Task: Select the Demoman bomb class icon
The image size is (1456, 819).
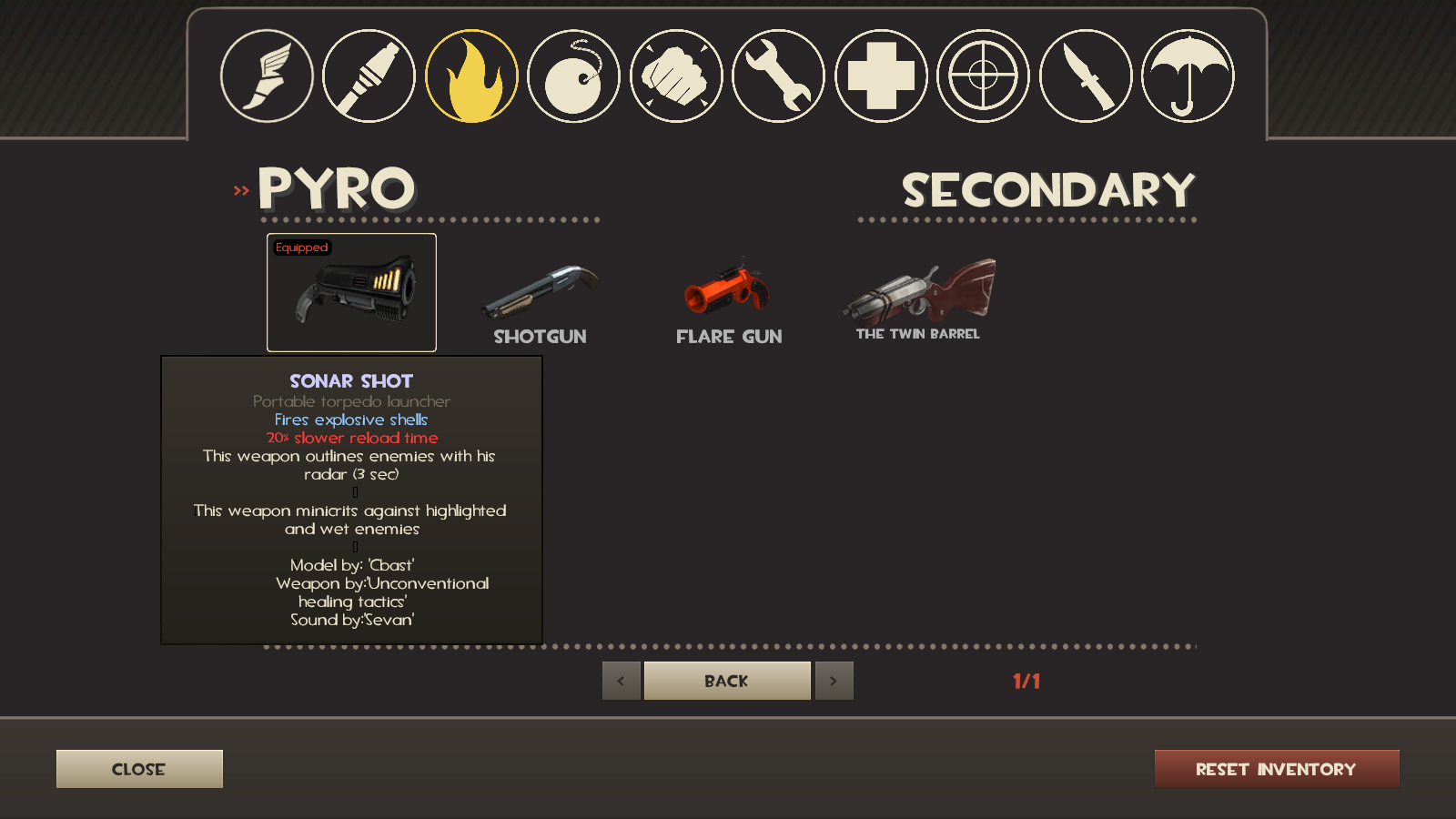Action: point(572,76)
